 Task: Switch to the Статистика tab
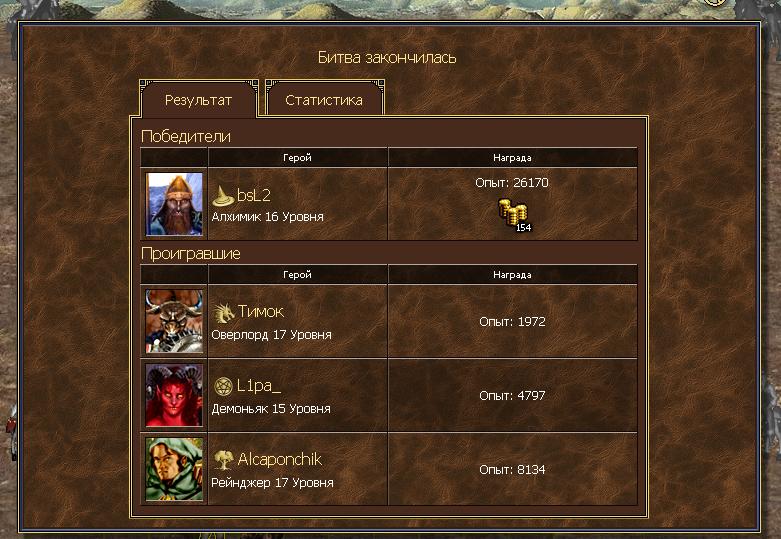click(323, 100)
